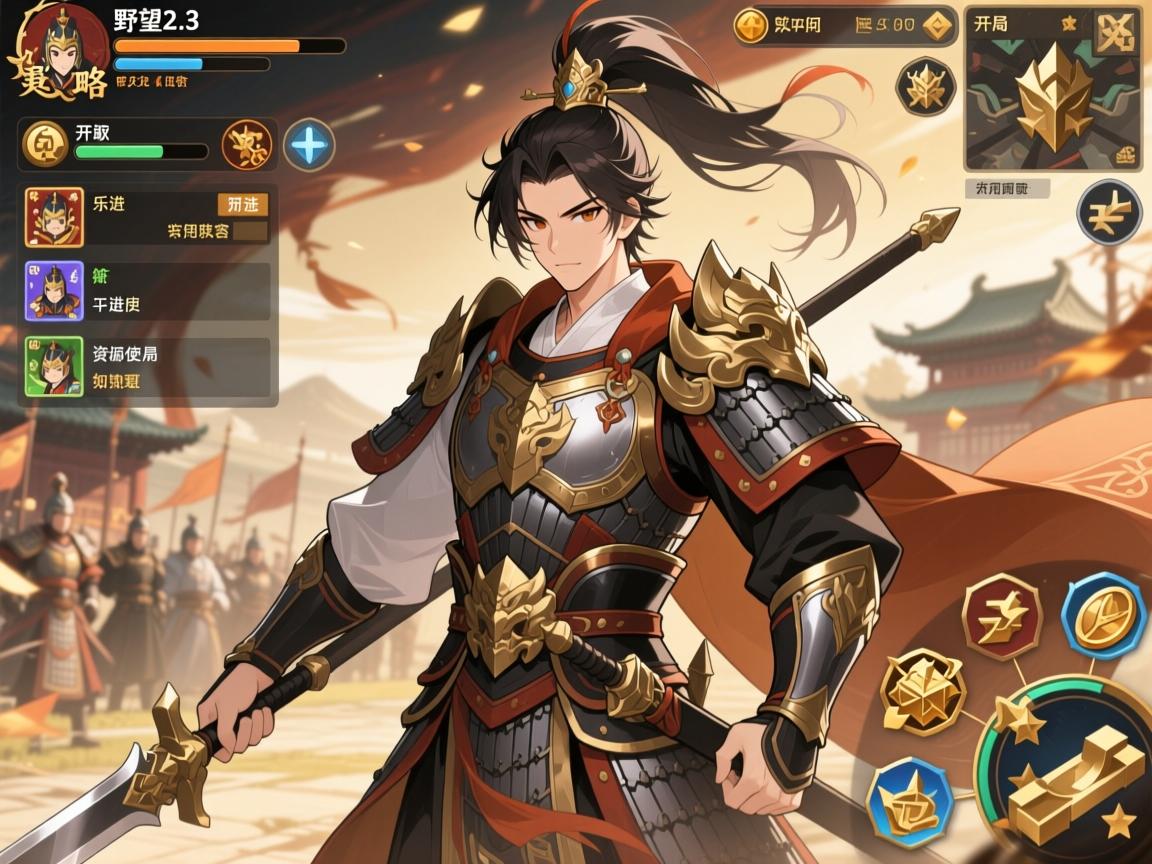Tap the dark round button with gold glyph
Screen dimensions: 1152x864
click(x=1109, y=213)
